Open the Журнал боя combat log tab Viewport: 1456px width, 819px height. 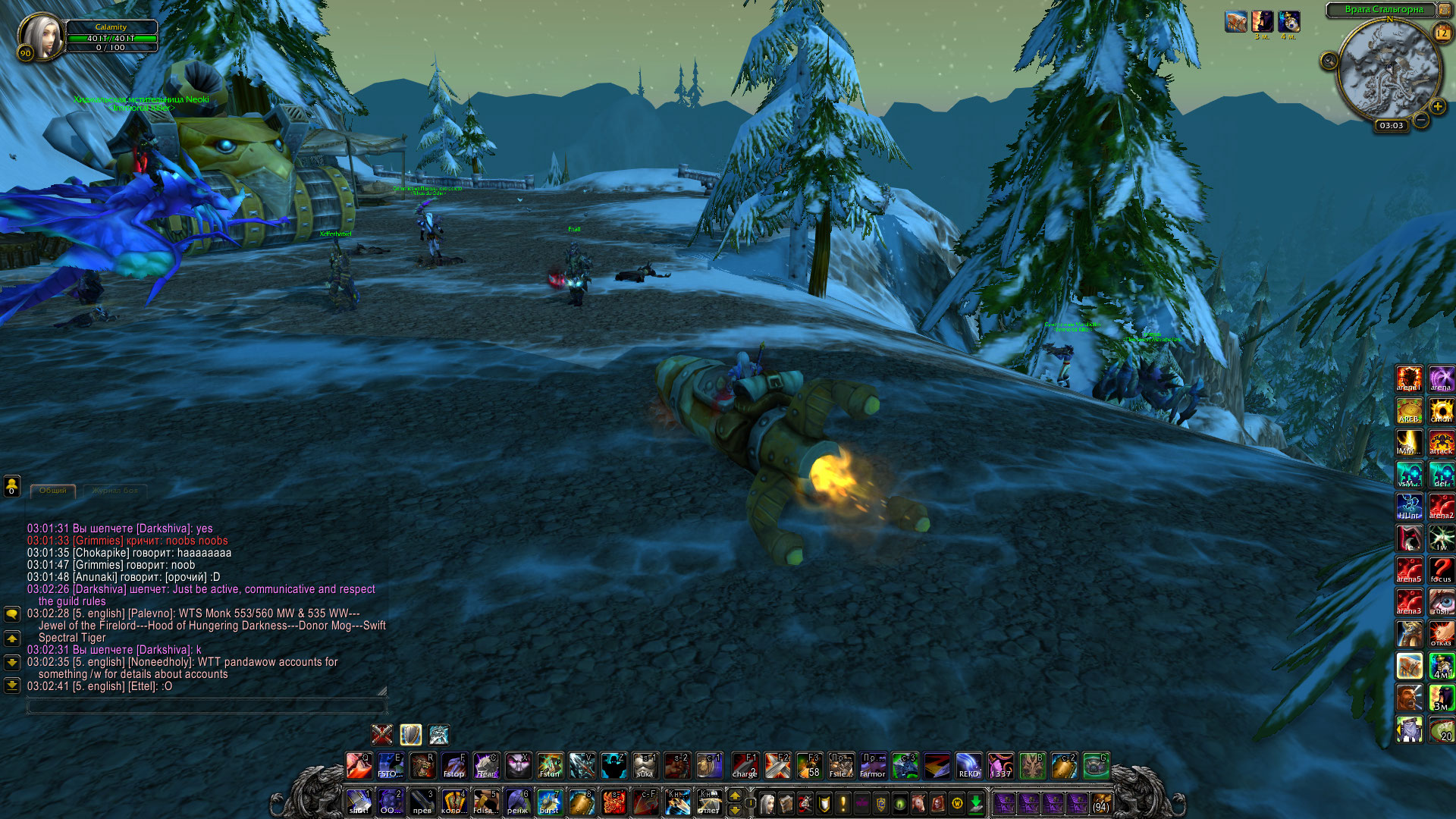click(x=115, y=491)
